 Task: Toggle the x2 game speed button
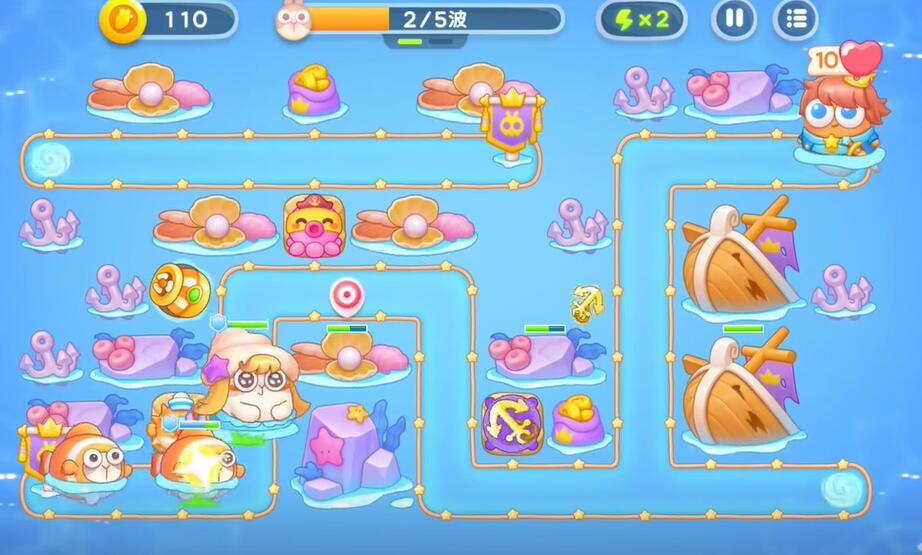pos(641,19)
